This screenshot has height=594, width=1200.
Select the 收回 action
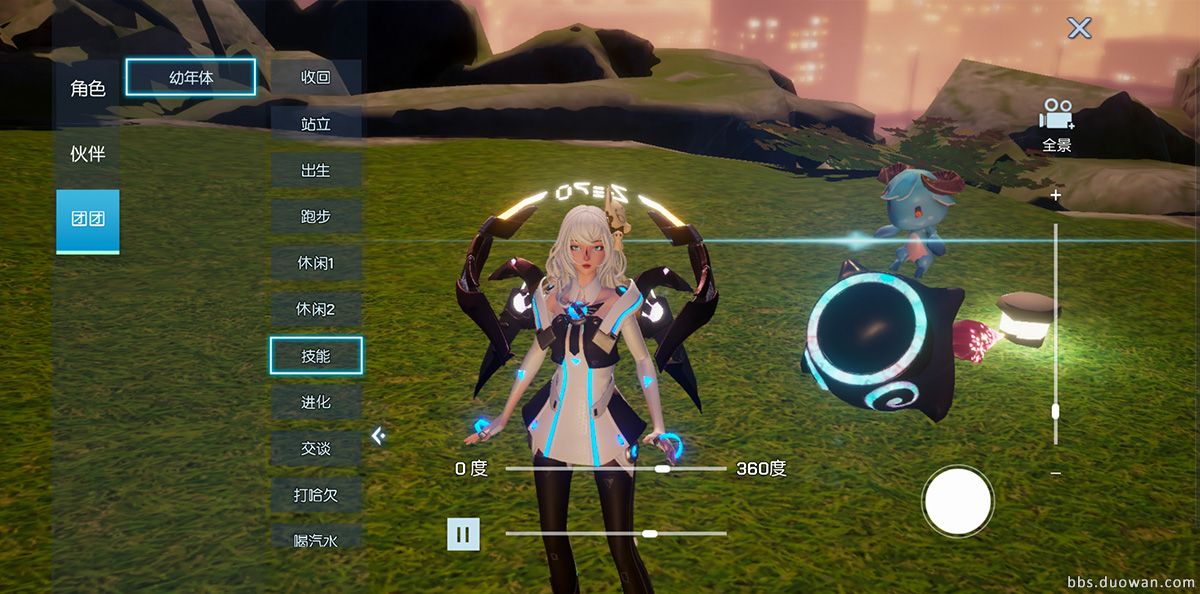tap(316, 78)
